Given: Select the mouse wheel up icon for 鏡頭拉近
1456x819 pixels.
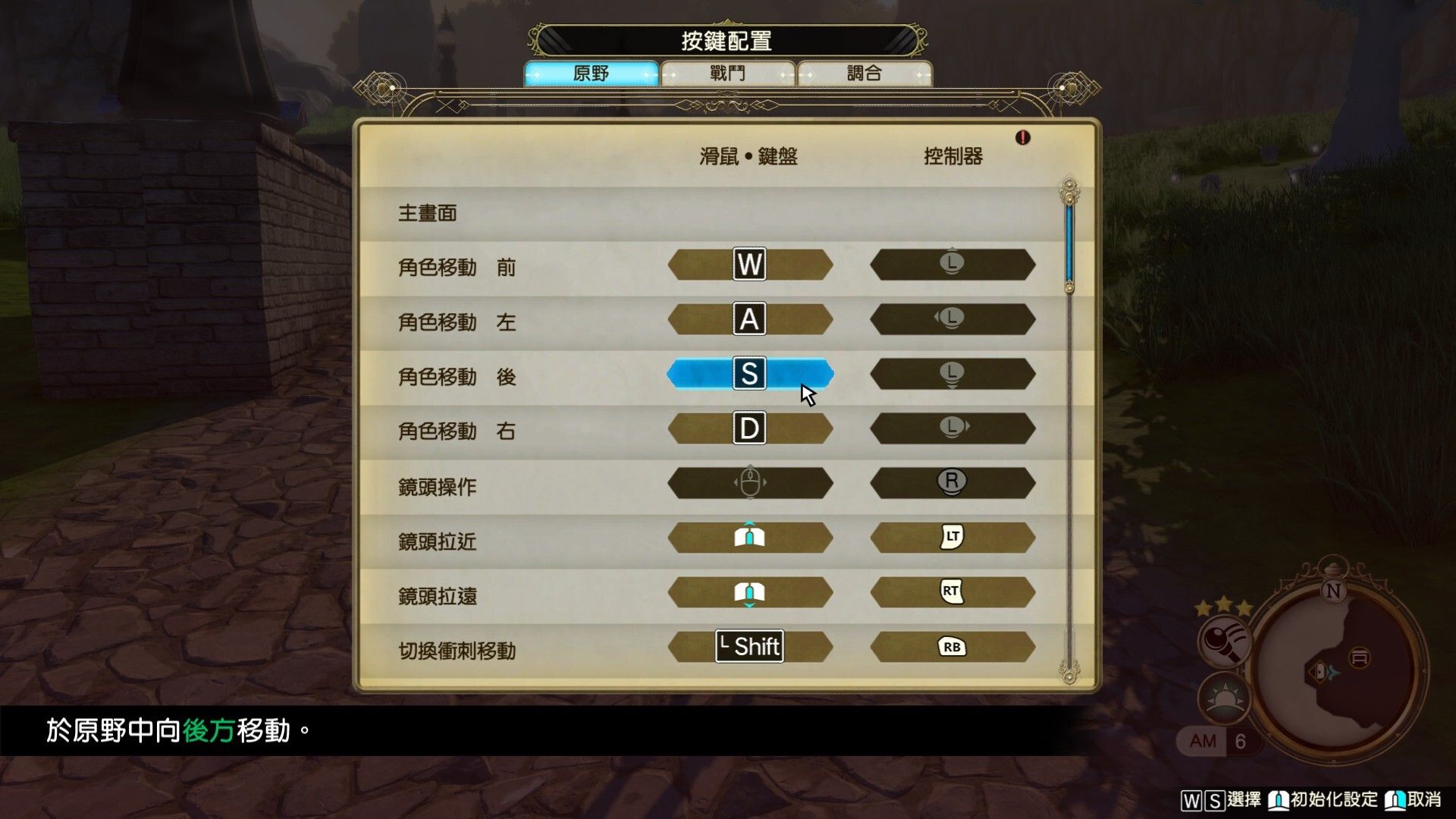Looking at the screenshot, I should pos(749,537).
